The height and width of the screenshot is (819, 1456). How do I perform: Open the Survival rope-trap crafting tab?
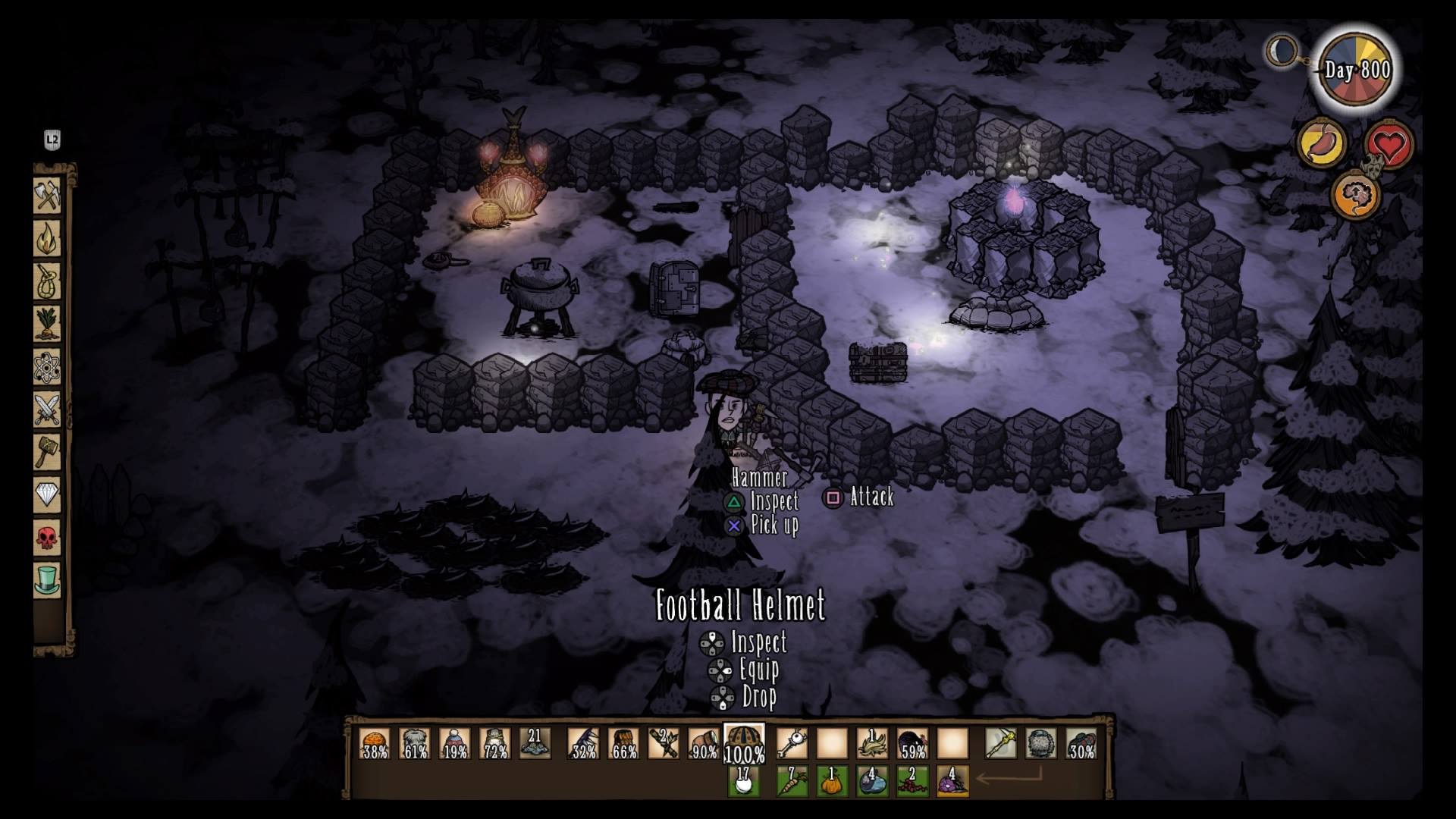[x=47, y=282]
